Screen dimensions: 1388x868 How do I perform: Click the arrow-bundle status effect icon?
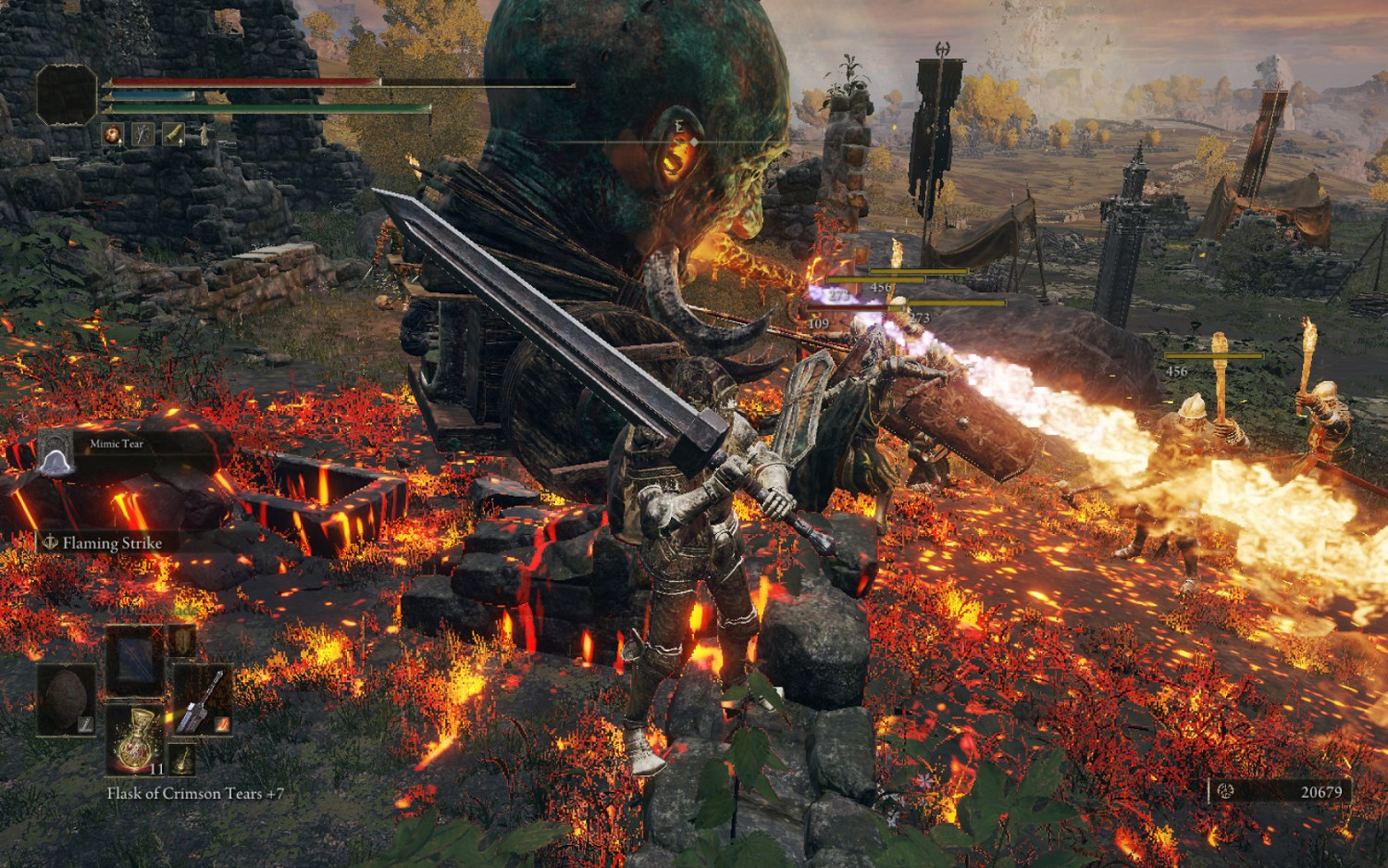coord(142,134)
